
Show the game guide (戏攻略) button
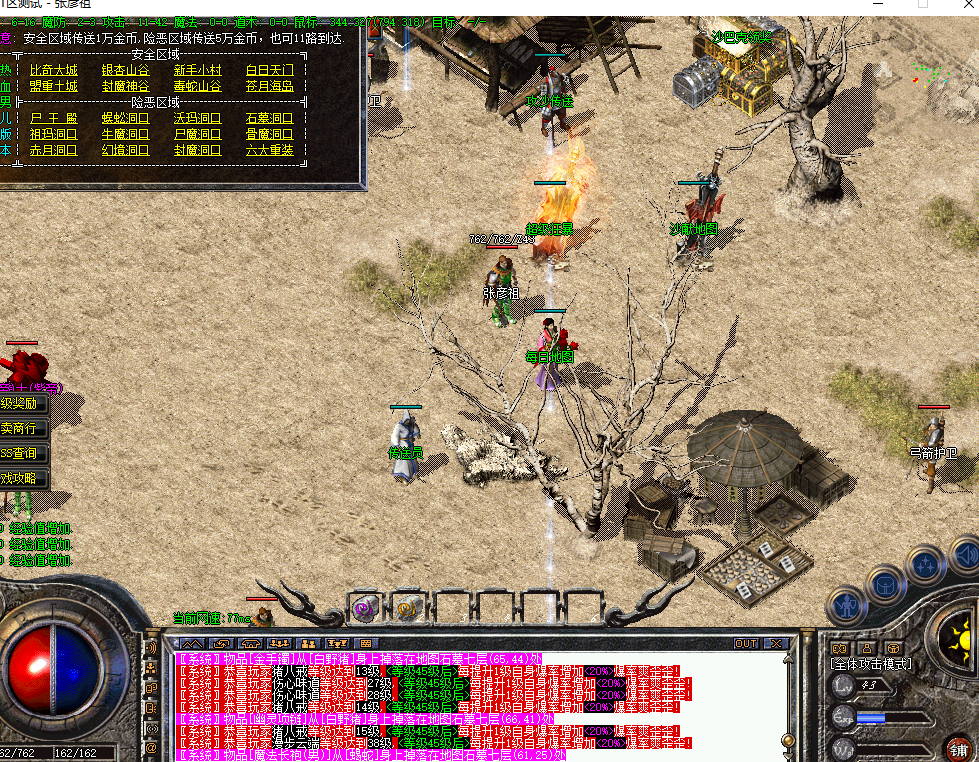[x=22, y=478]
